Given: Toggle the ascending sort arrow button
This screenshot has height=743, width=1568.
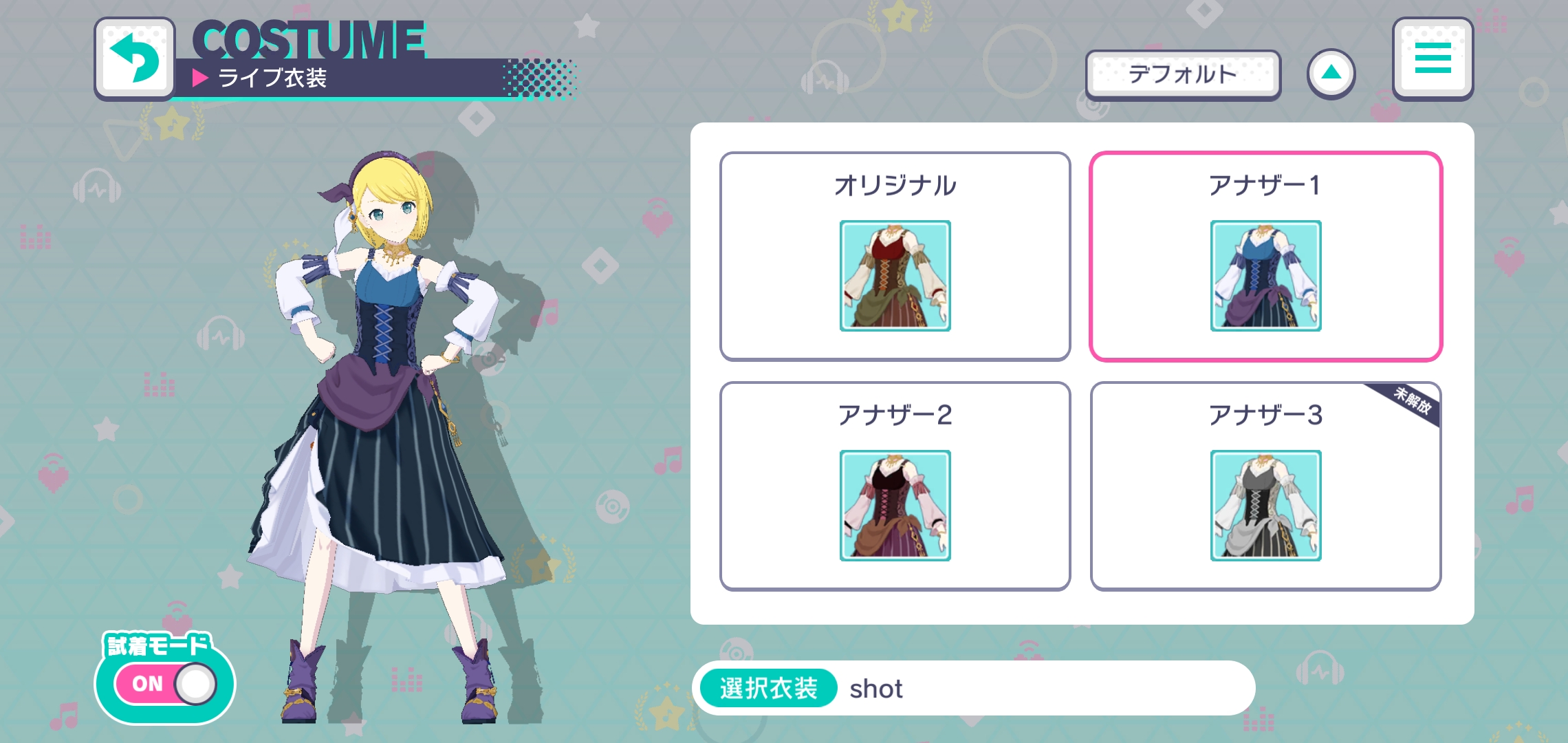Looking at the screenshot, I should point(1331,74).
